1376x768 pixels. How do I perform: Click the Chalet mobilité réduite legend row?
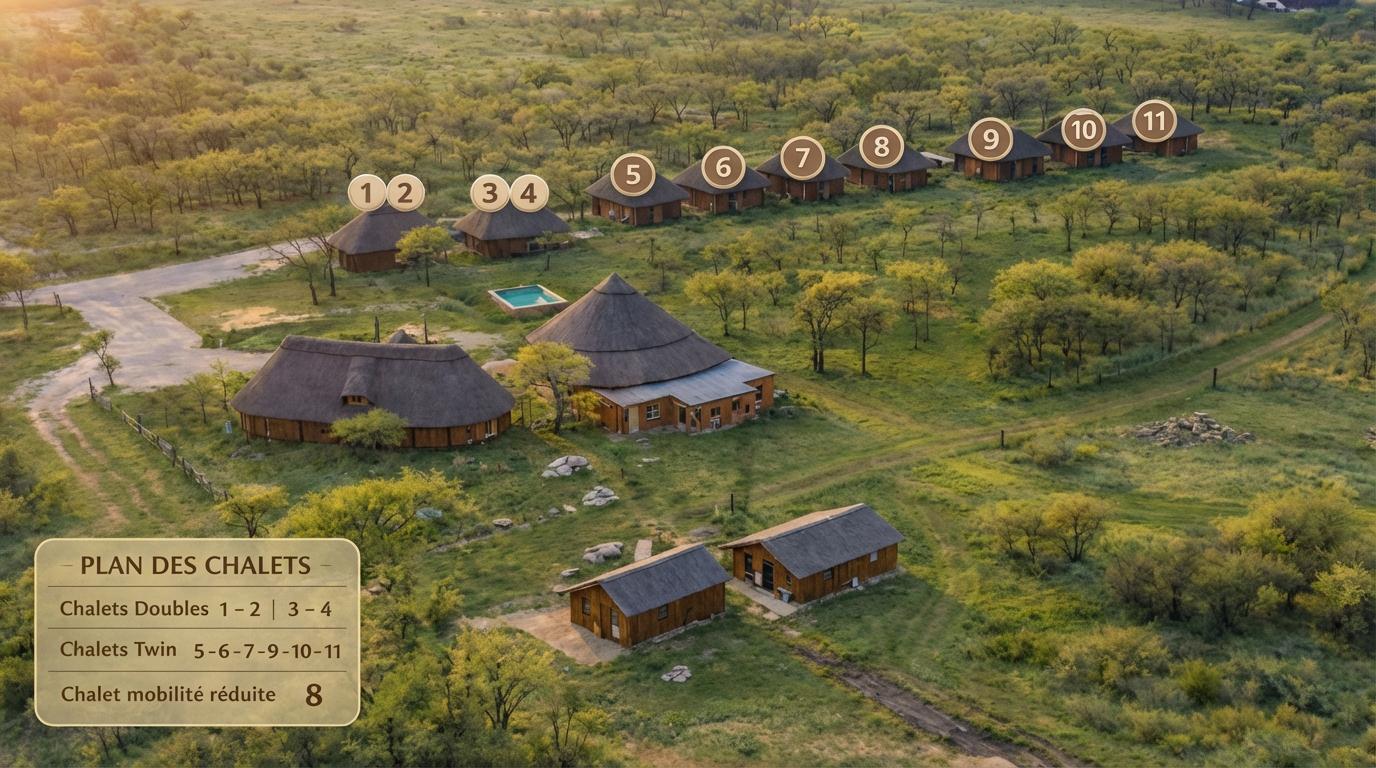coord(197,693)
